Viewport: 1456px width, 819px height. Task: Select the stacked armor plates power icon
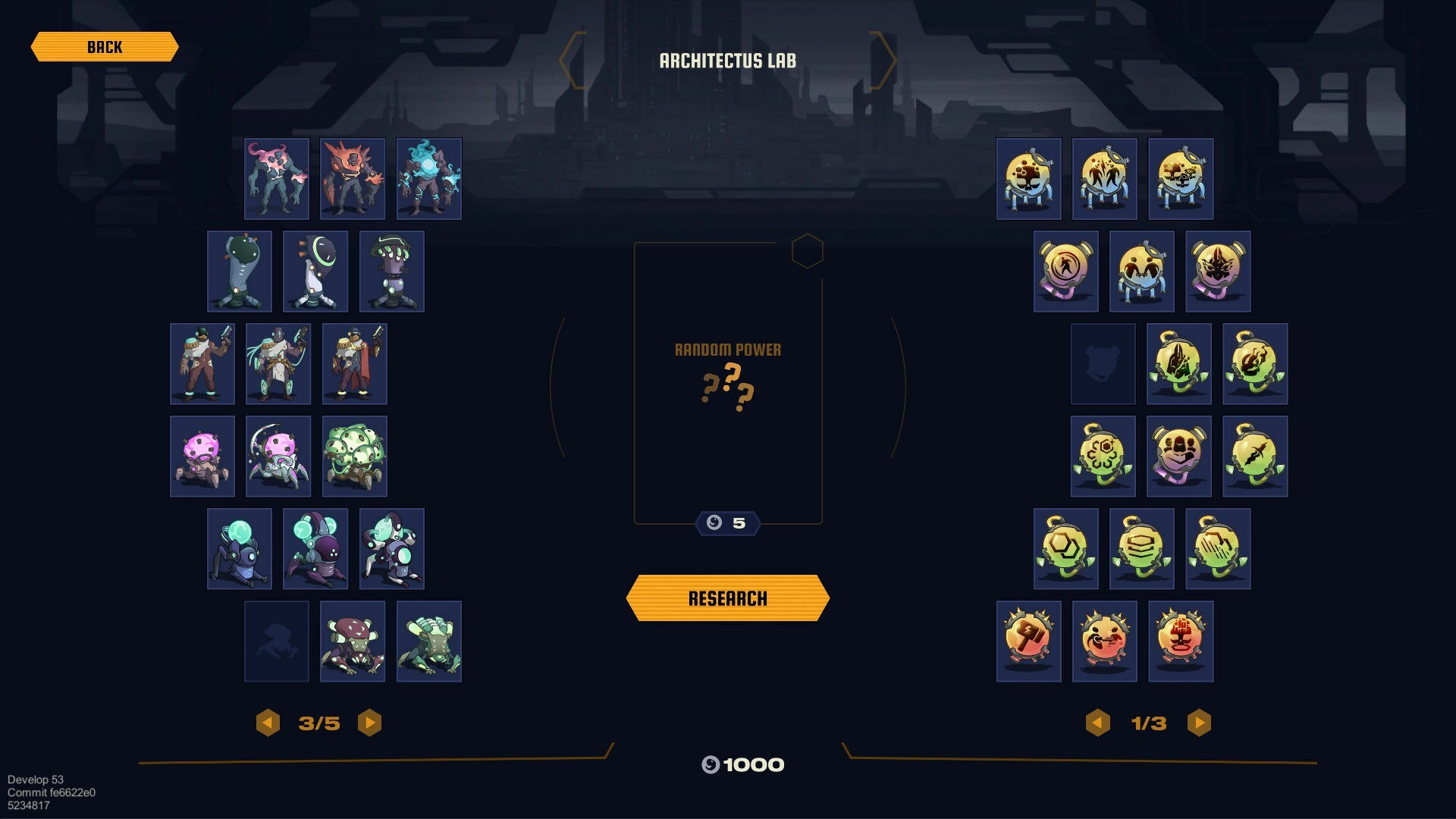[1141, 548]
